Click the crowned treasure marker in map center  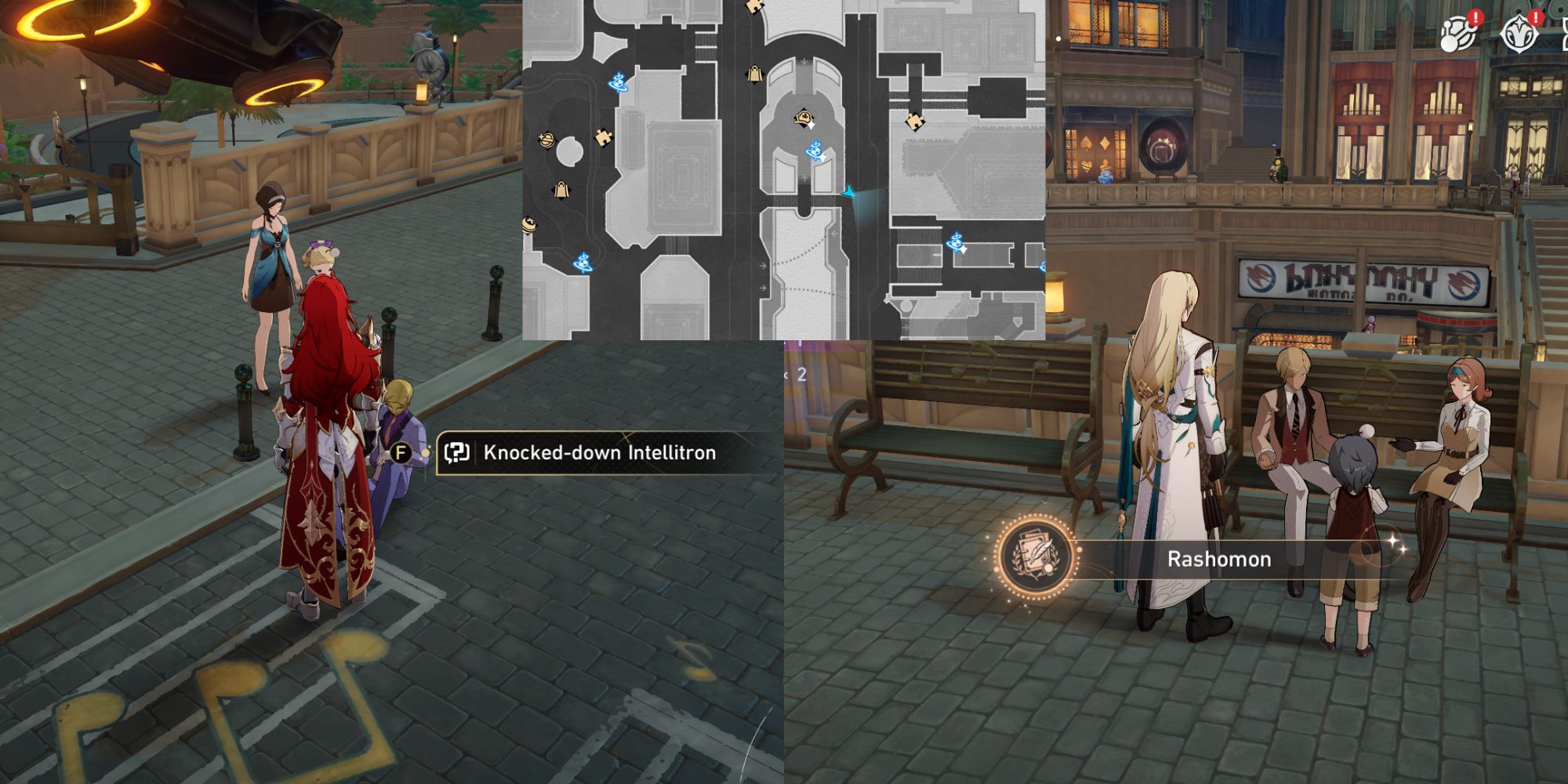click(804, 116)
